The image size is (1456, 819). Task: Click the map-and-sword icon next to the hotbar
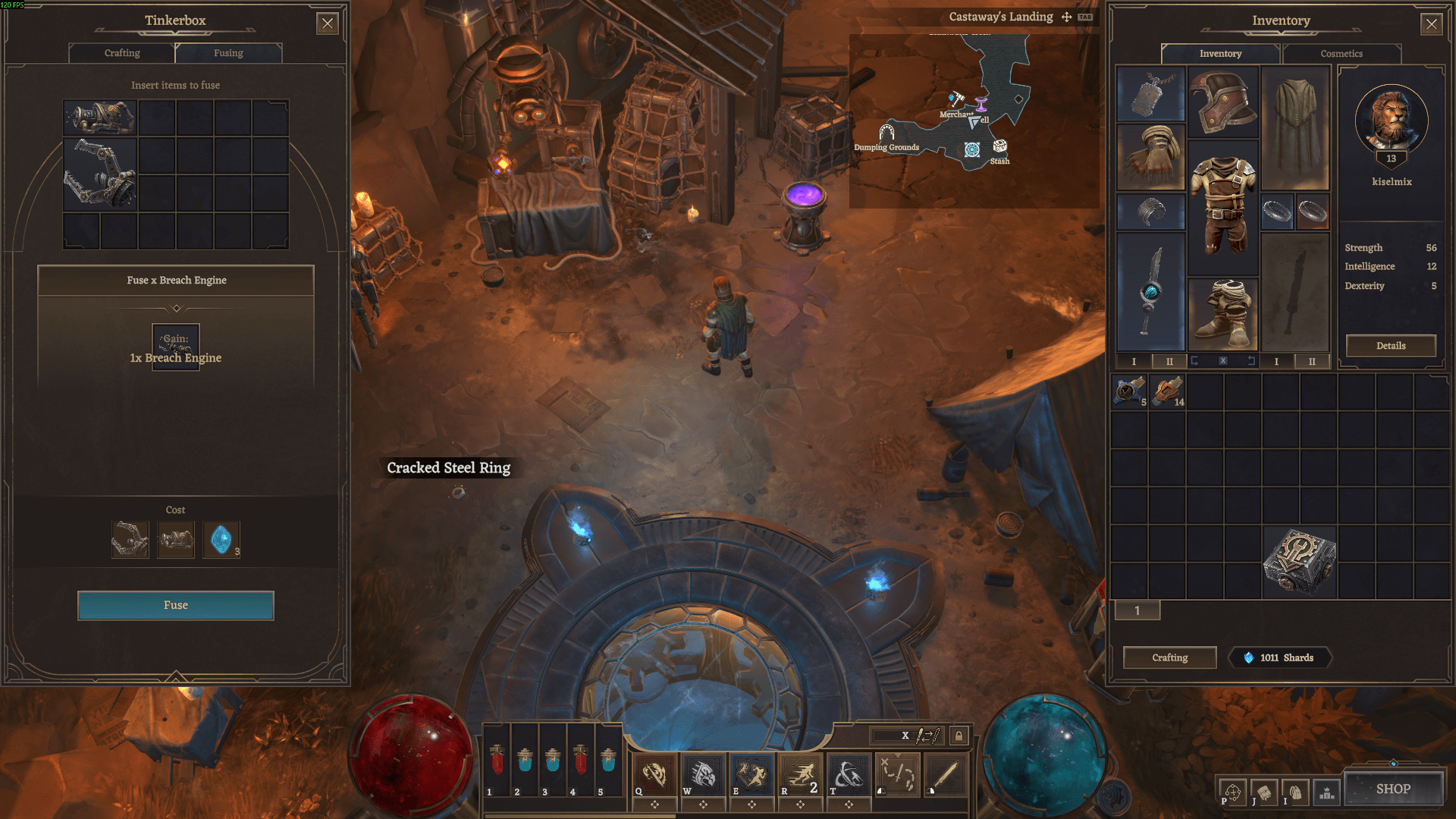pyautogui.click(x=896, y=774)
